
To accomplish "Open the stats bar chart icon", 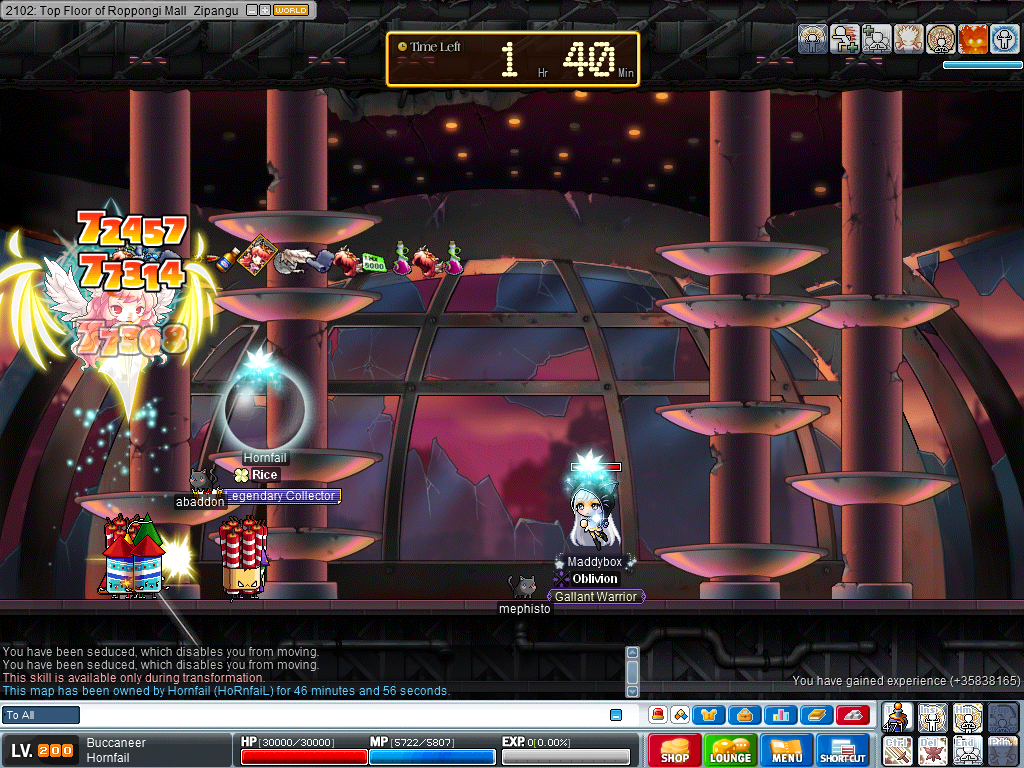I will (781, 715).
